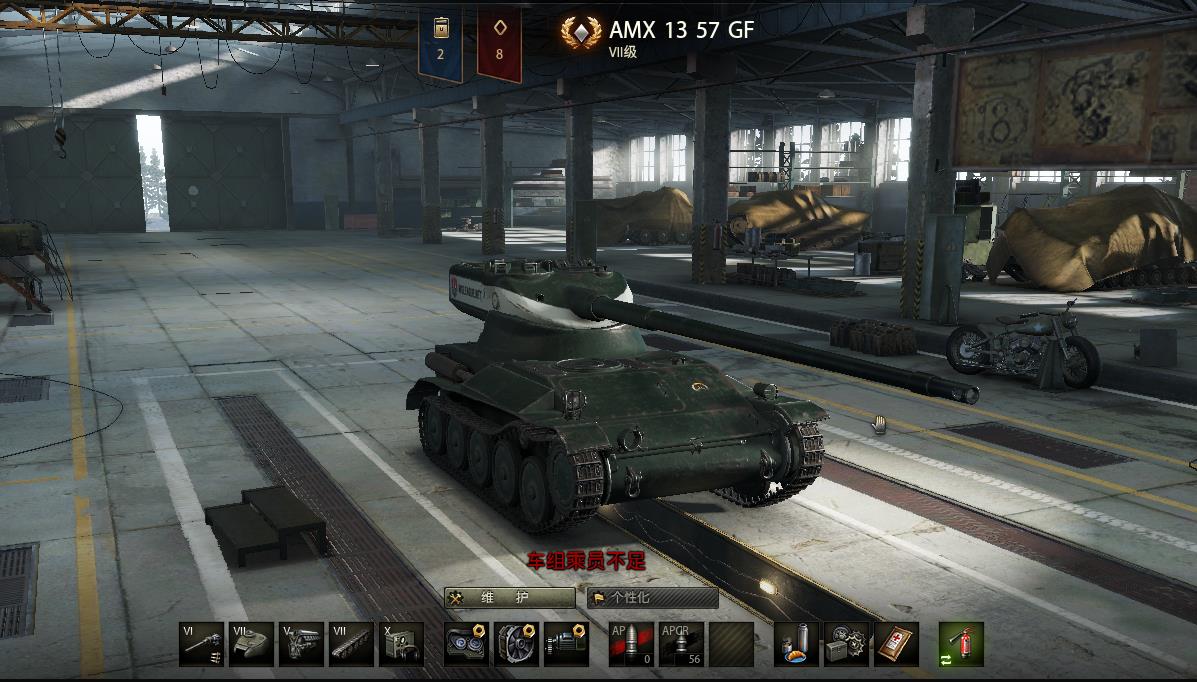
Task: Select the tier VII turret module slot
Action: click(251, 644)
